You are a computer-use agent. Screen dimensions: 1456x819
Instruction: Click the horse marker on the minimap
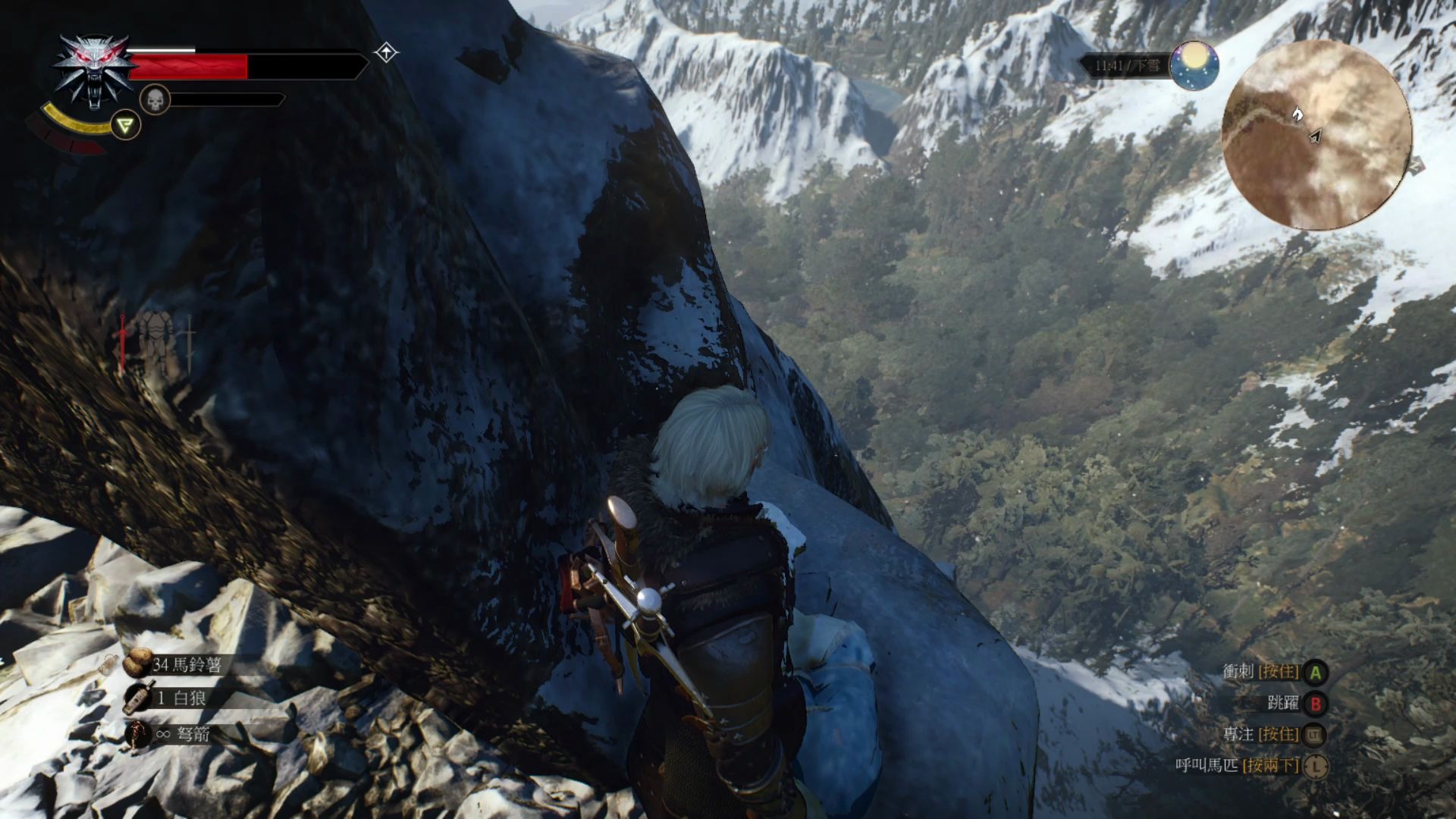click(1298, 115)
